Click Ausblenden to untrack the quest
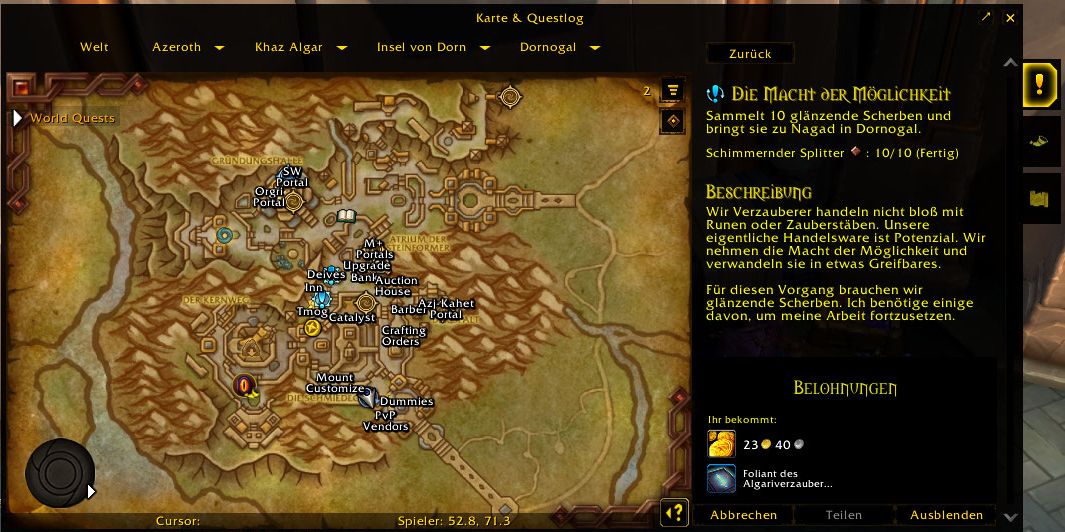 click(946, 515)
